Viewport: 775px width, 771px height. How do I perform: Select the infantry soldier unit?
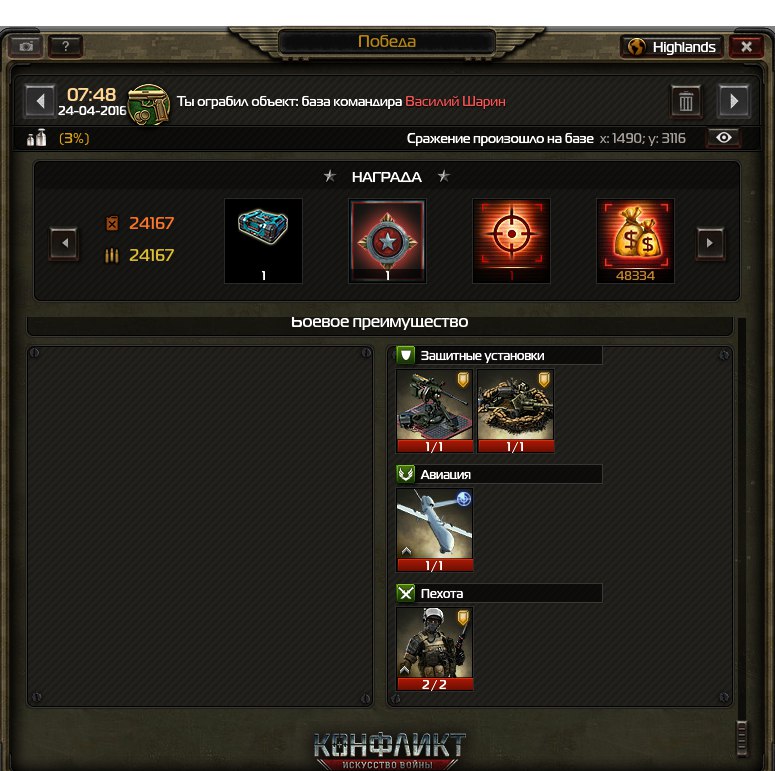pyautogui.click(x=434, y=648)
